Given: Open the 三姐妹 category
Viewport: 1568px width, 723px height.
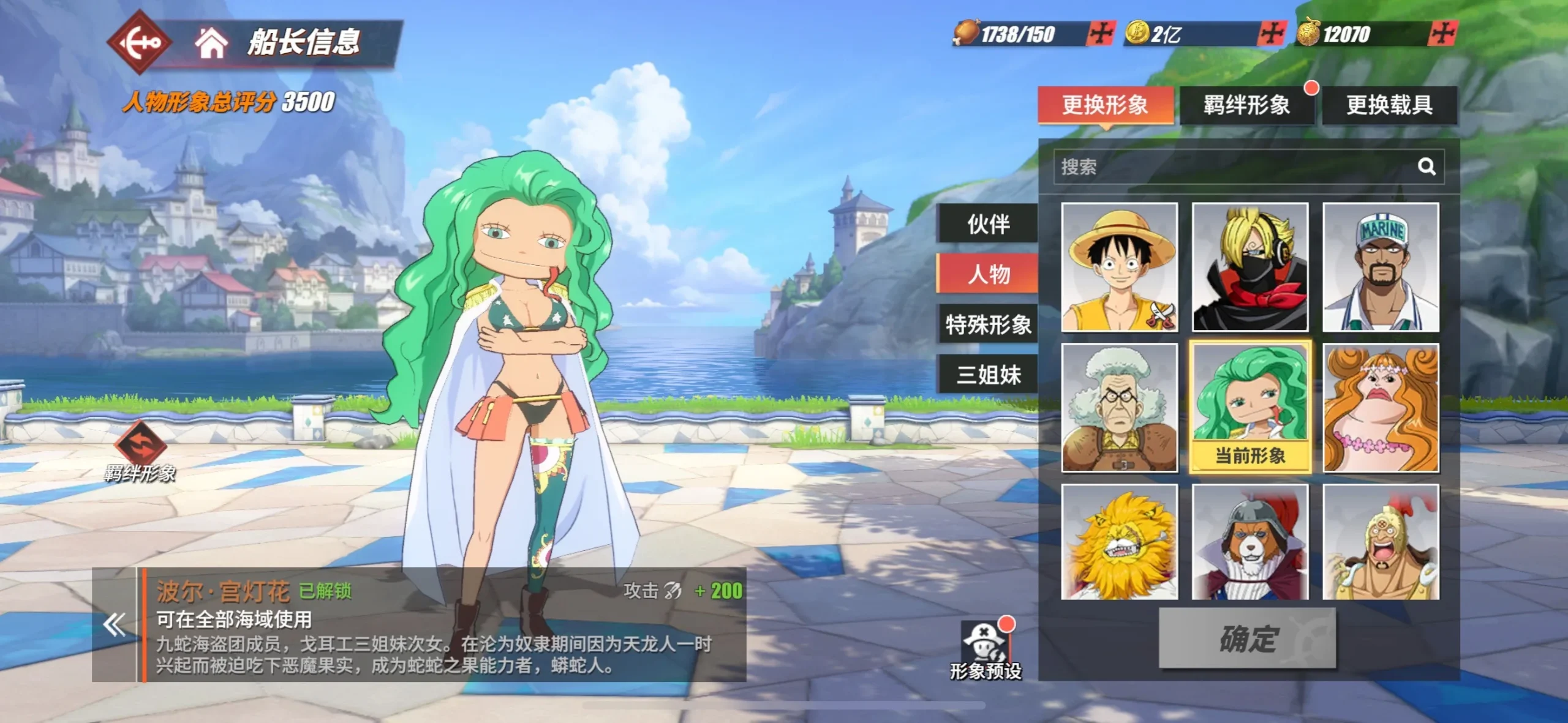Looking at the screenshot, I should pos(988,375).
